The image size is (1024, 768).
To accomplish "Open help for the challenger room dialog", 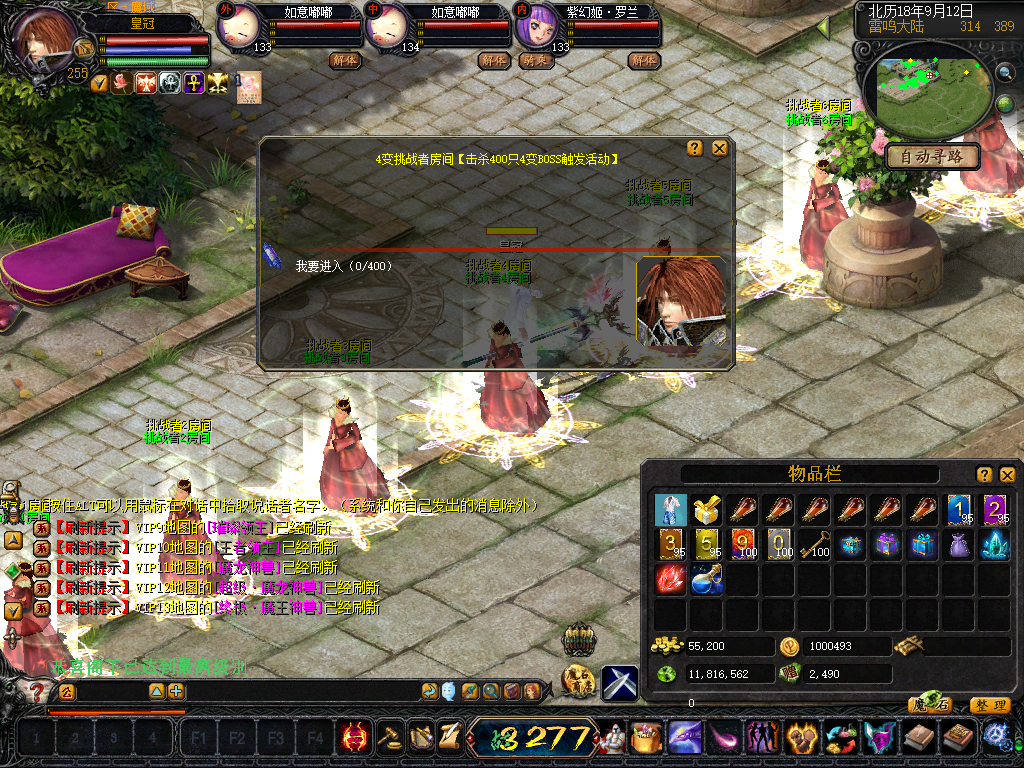I will [695, 148].
